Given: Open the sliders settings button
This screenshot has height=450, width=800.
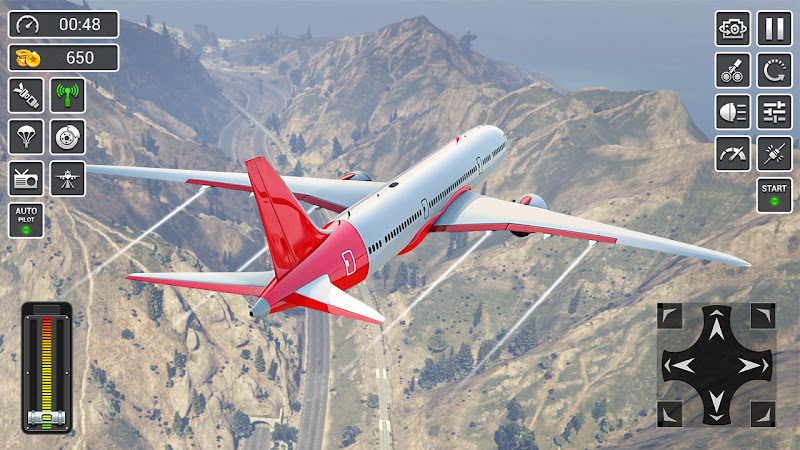Looking at the screenshot, I should [774, 112].
